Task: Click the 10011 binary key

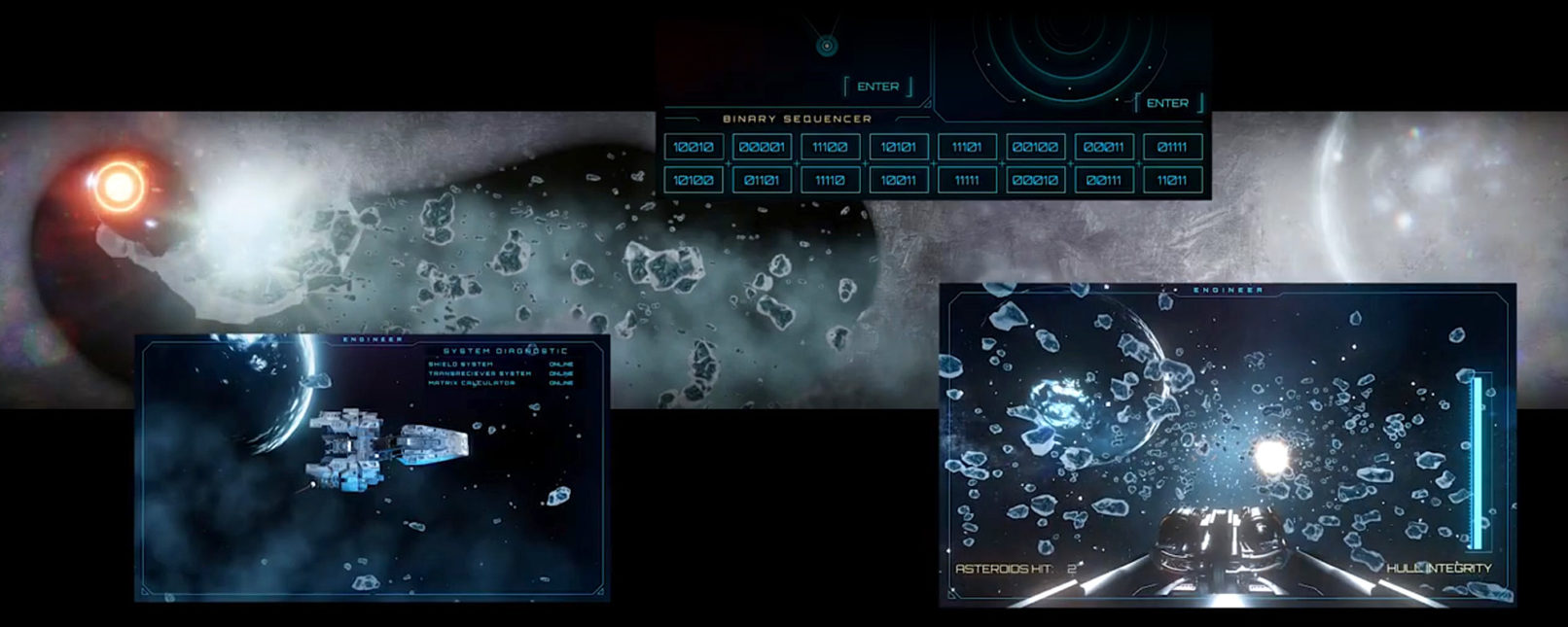Action: [x=898, y=180]
